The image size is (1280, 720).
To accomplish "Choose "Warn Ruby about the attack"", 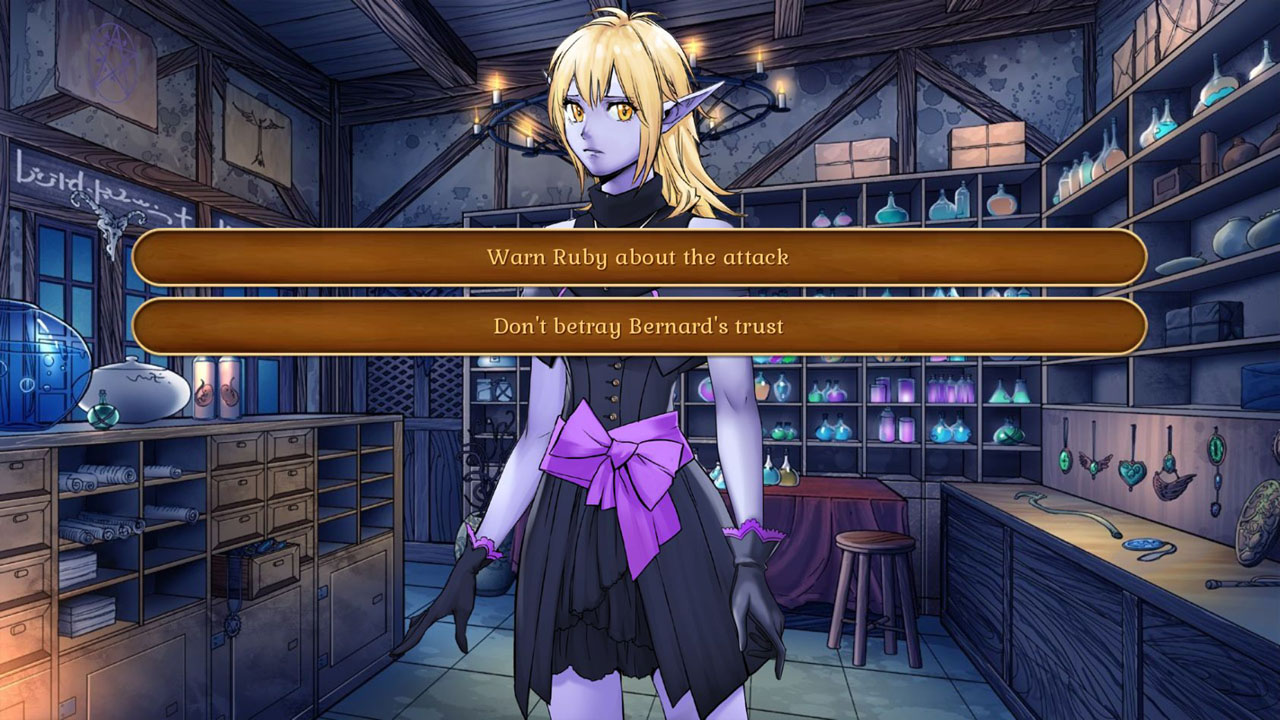I will pos(640,257).
